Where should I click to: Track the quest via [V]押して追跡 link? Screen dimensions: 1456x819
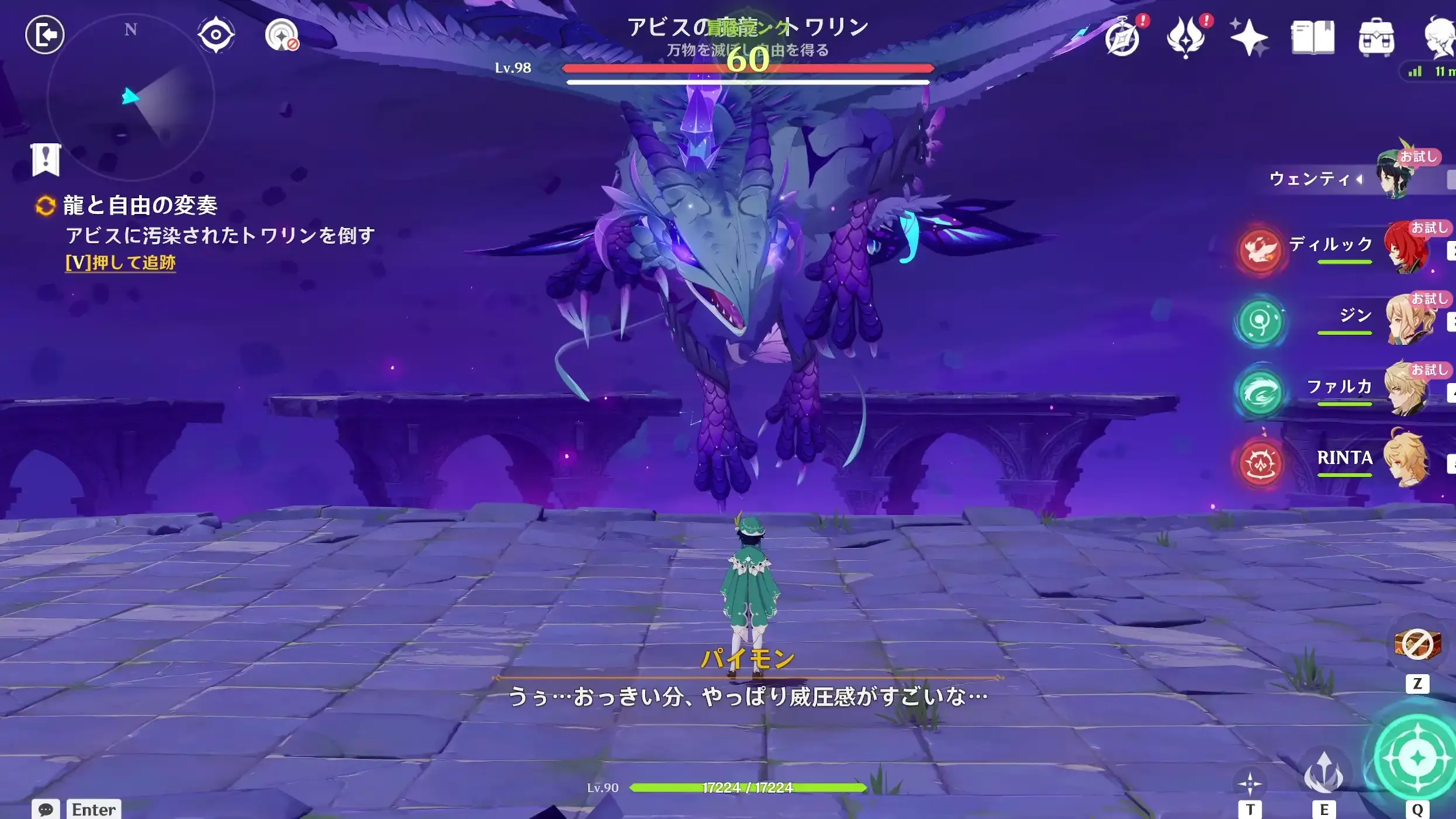coord(120,263)
